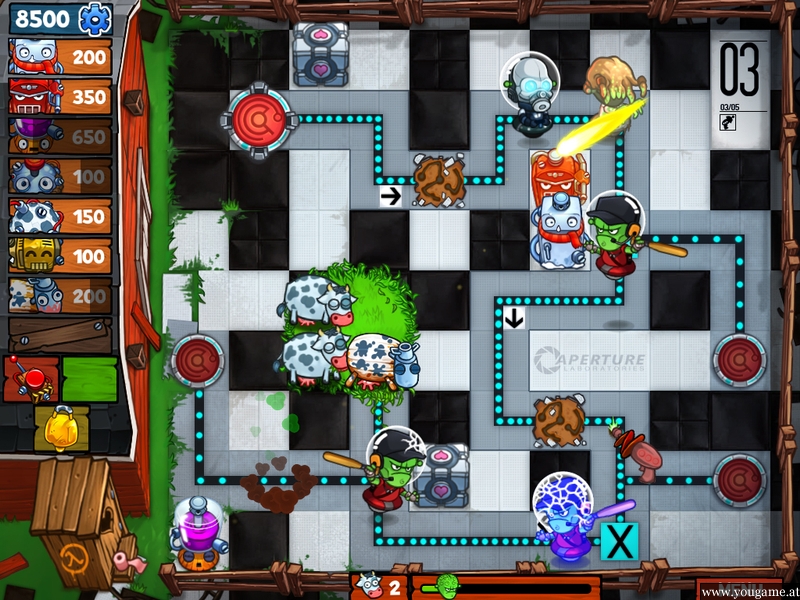The width and height of the screenshot is (800, 600).
Task: Select the red-scarf robot turret costing 200
Action: (60, 57)
